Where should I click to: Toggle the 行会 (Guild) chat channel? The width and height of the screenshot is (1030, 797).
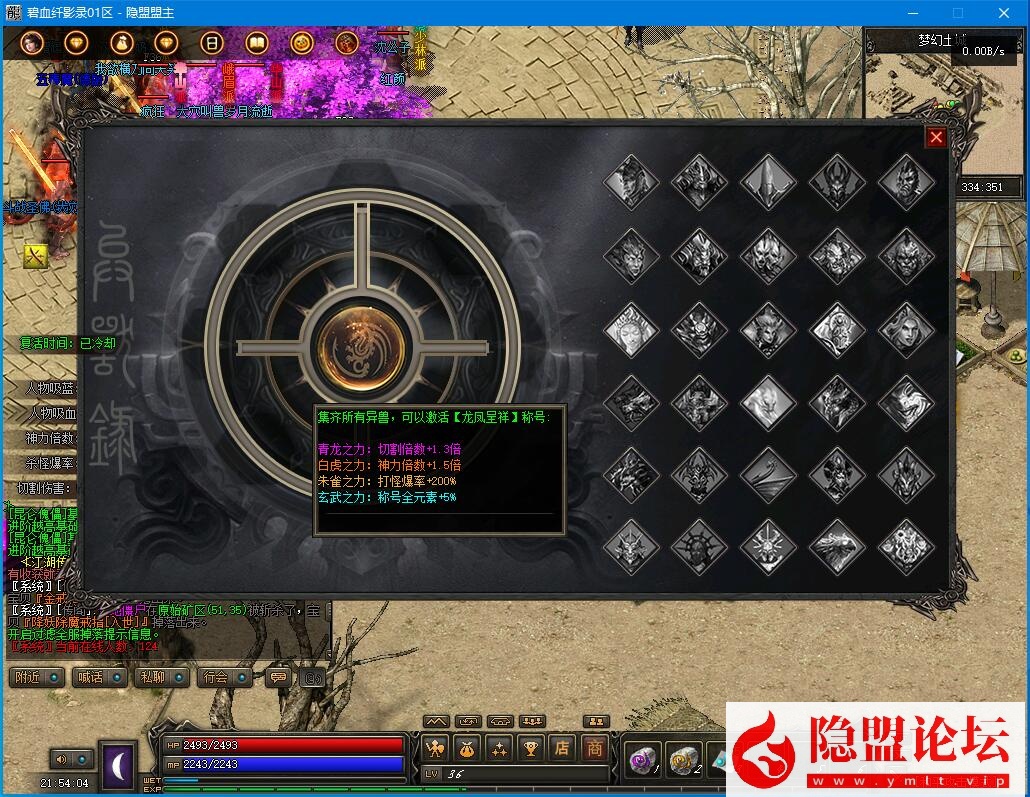pos(224,677)
